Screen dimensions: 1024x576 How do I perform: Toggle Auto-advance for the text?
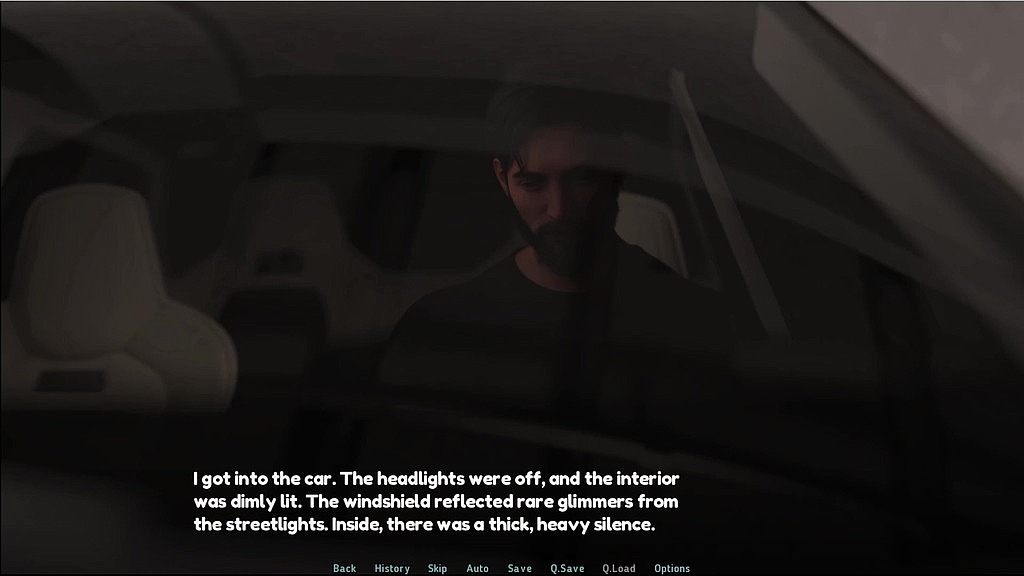(477, 568)
